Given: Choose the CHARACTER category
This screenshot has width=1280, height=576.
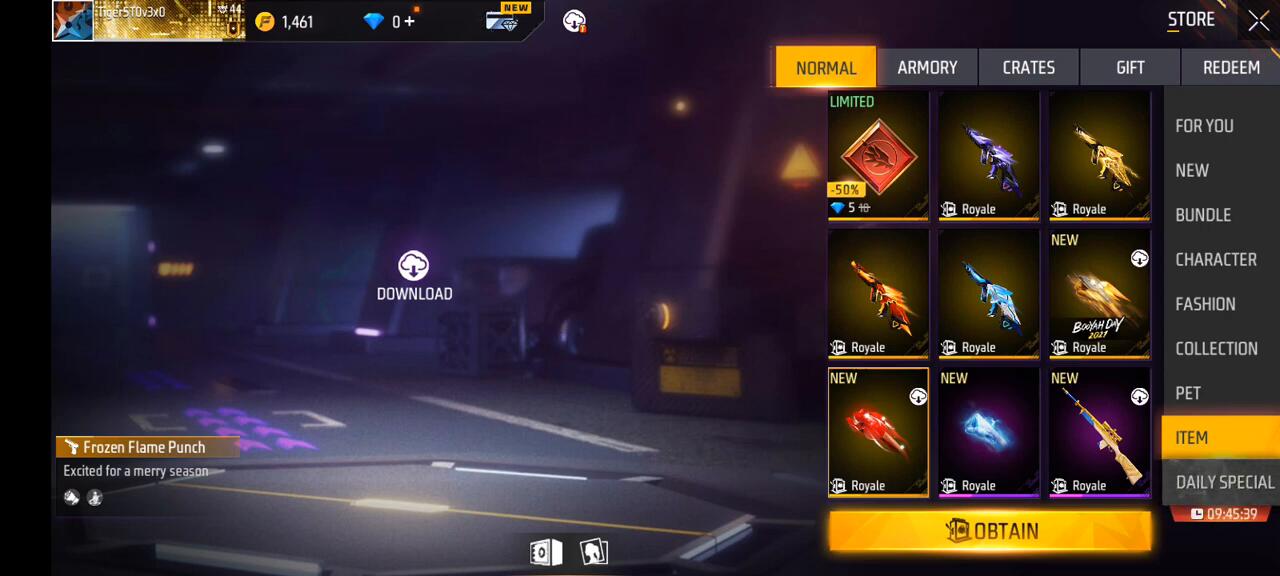Looking at the screenshot, I should [1215, 259].
